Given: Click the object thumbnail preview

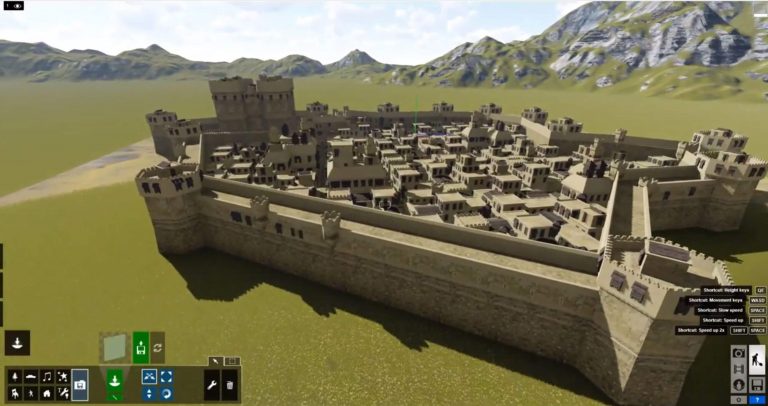Looking at the screenshot, I should pos(113,347).
